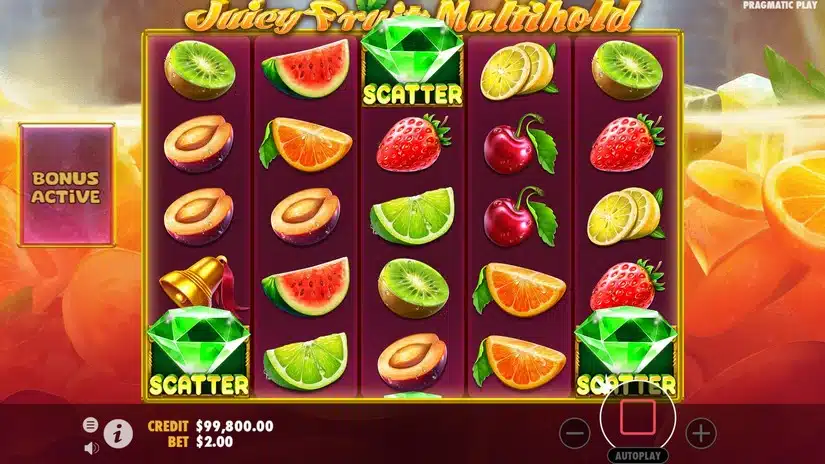Increase the bet with the plus button
This screenshot has height=464, width=825.
point(701,433)
